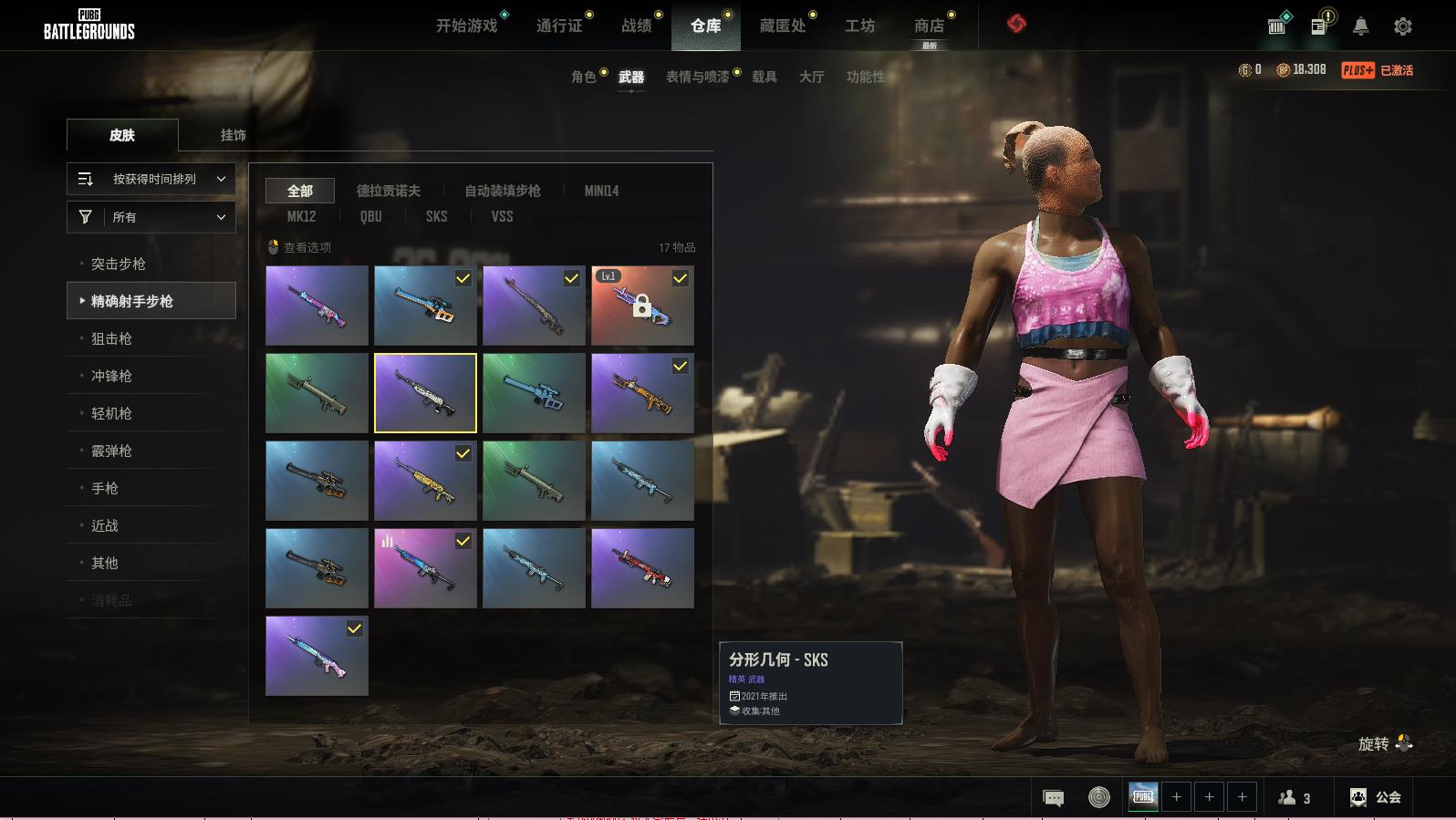1456x820 pixels.
Task: Select the locked Lv.1 weapon skin
Action: pos(642,306)
